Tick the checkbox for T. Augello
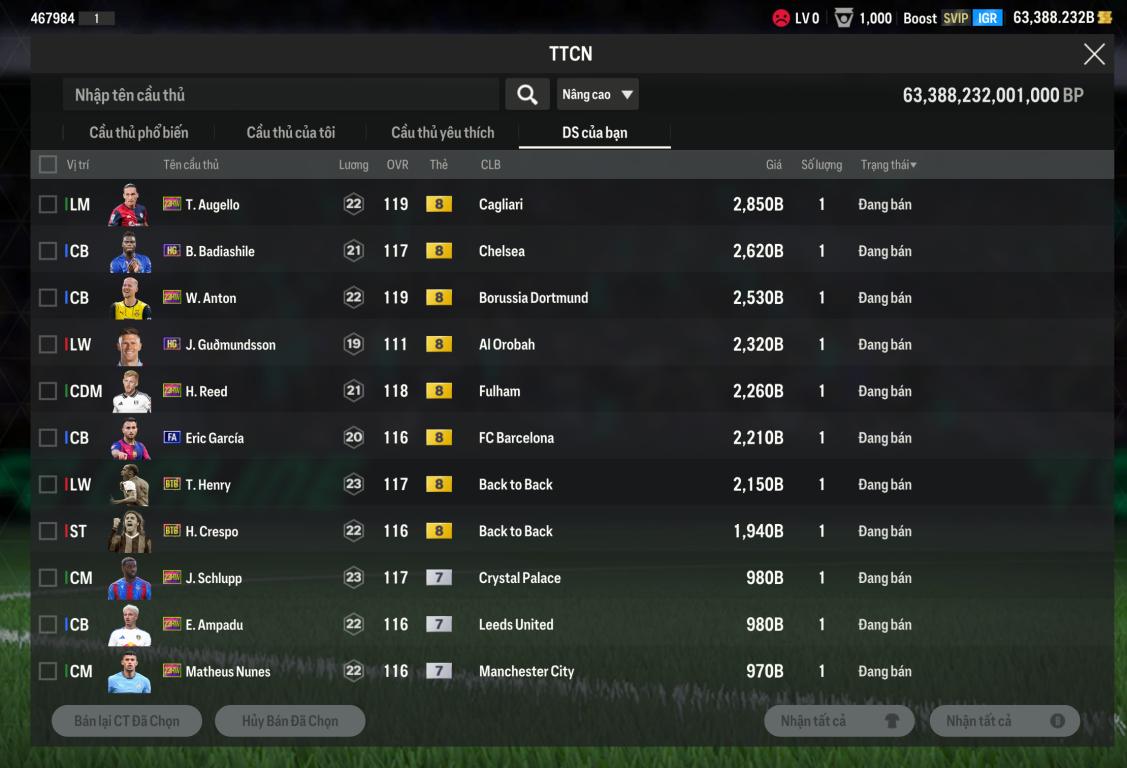 point(48,204)
